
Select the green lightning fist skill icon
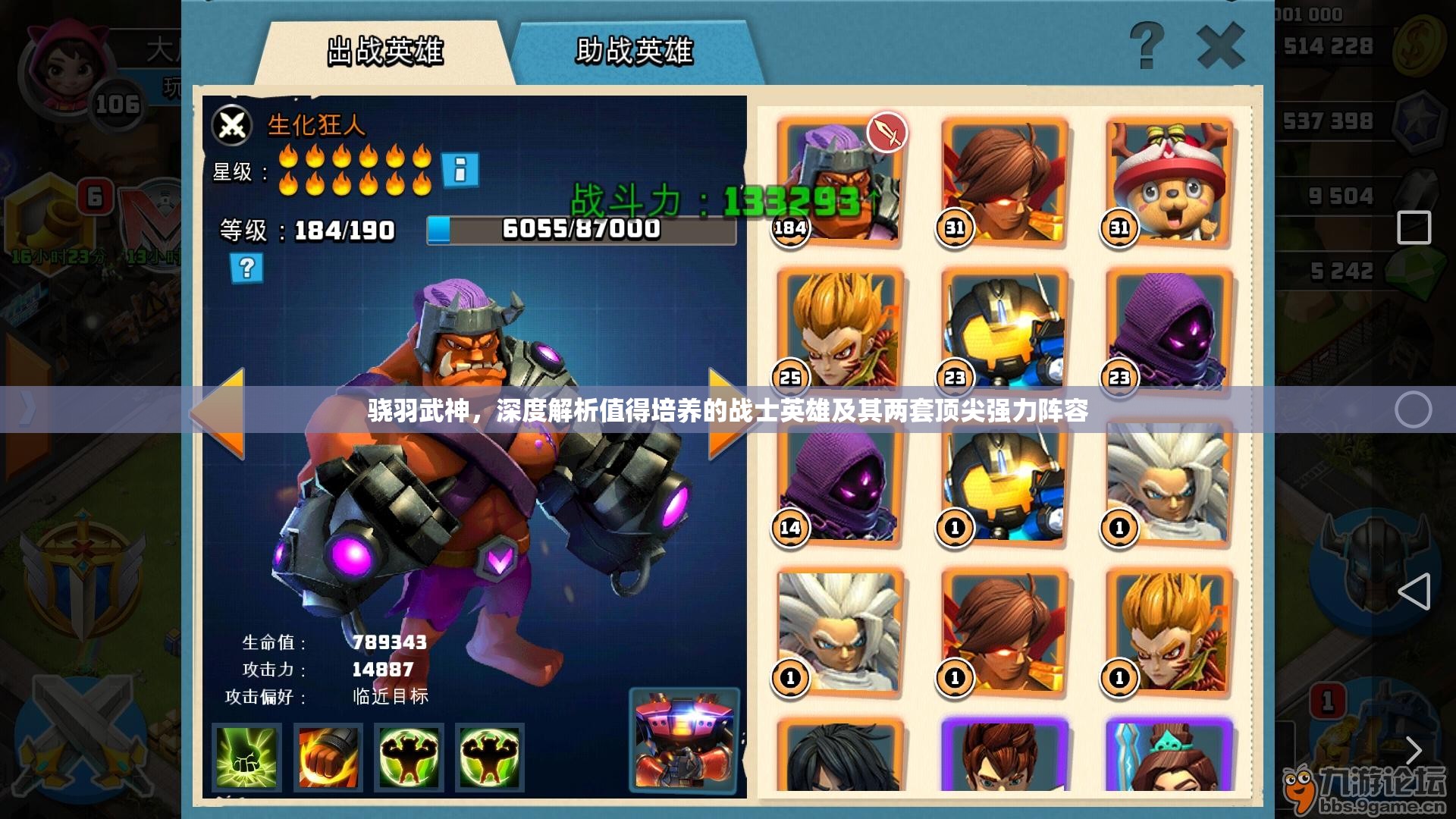click(246, 758)
